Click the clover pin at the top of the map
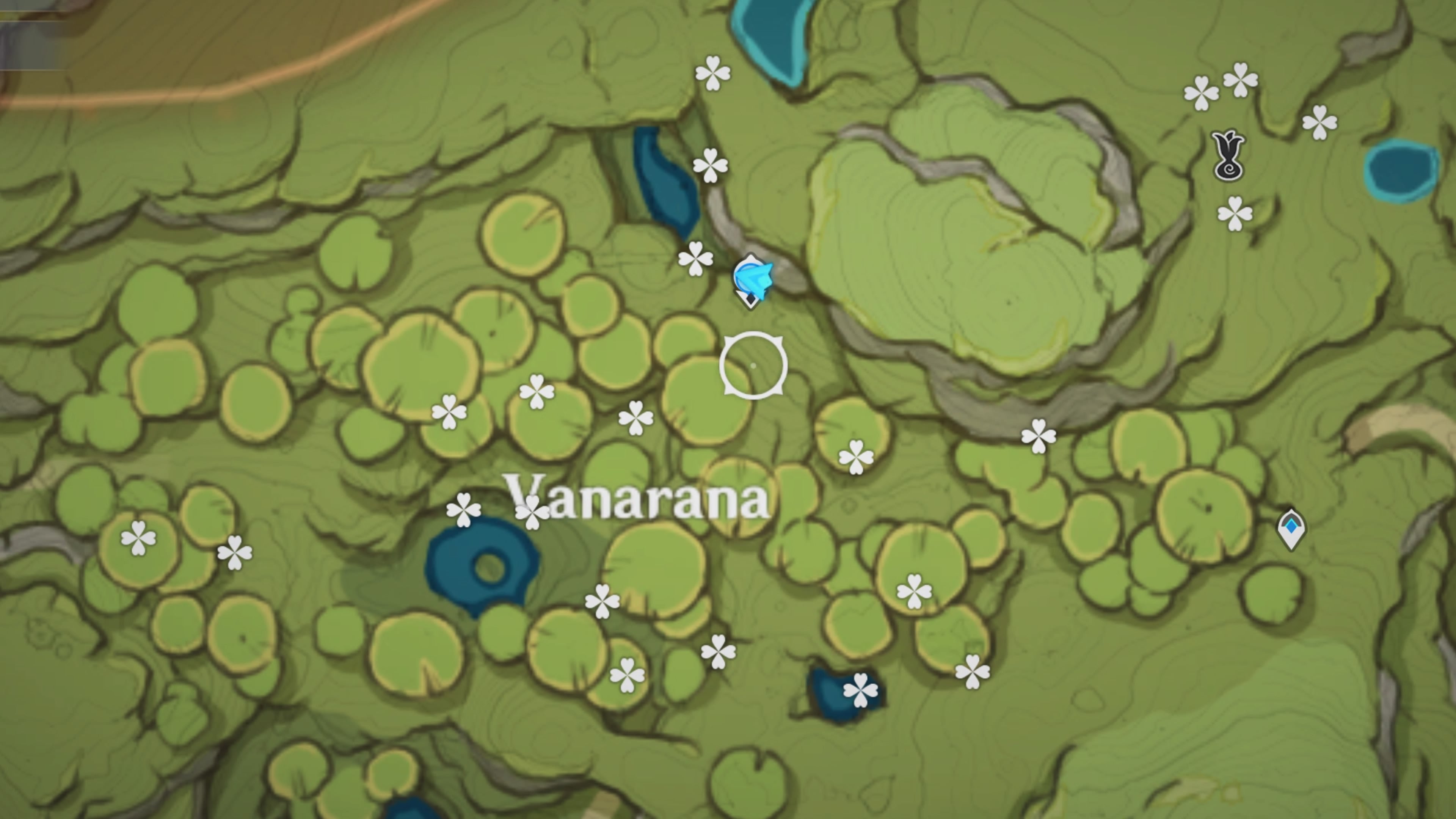 point(713,72)
